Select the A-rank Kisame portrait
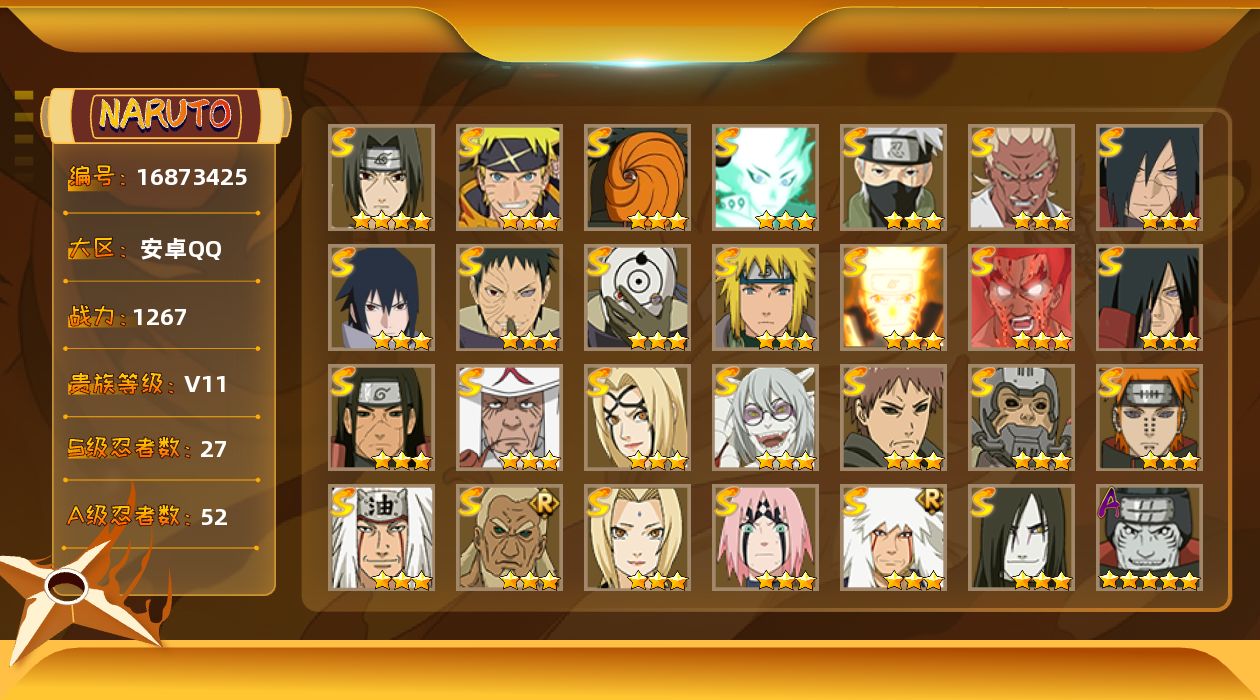The width and height of the screenshot is (1260, 700). (1149, 538)
